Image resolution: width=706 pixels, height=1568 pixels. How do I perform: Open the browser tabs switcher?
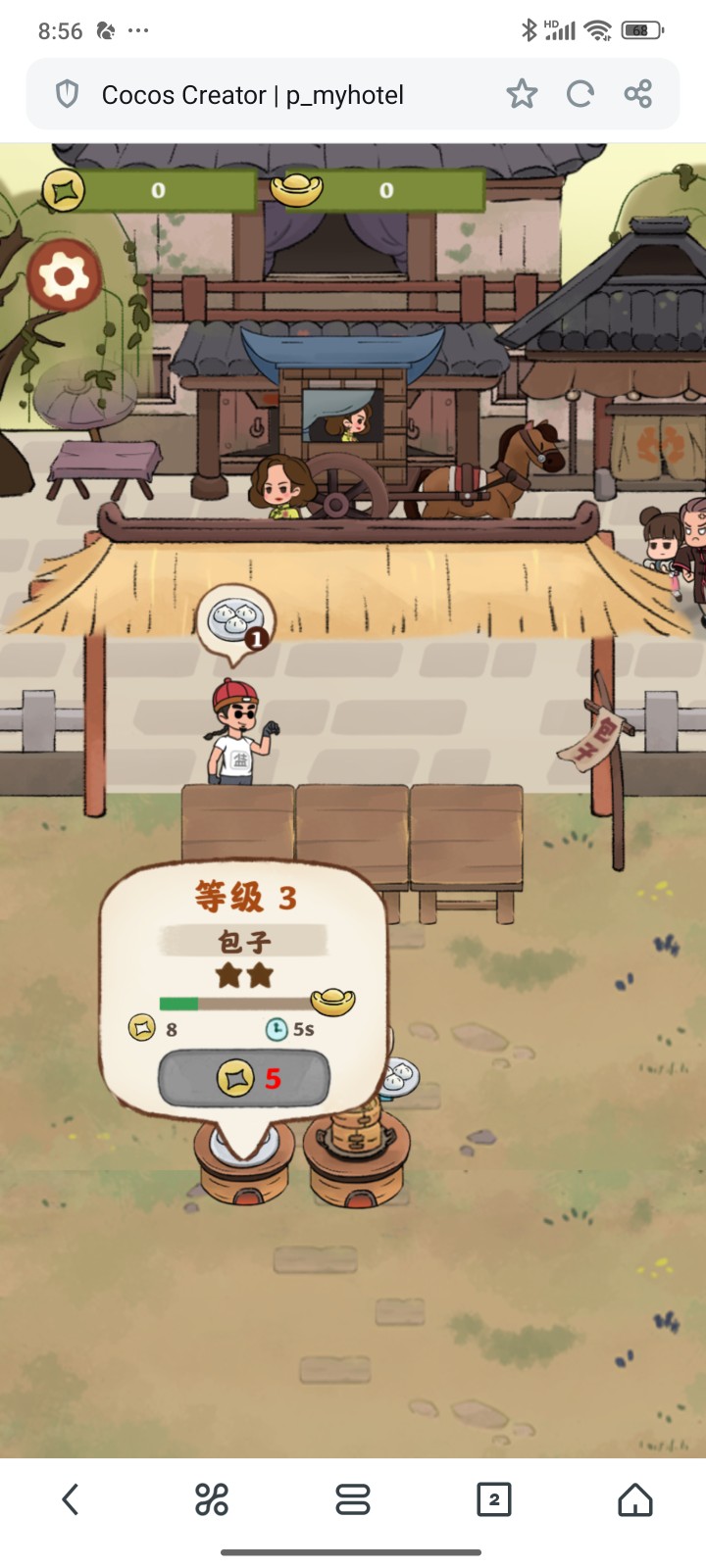point(493,1498)
